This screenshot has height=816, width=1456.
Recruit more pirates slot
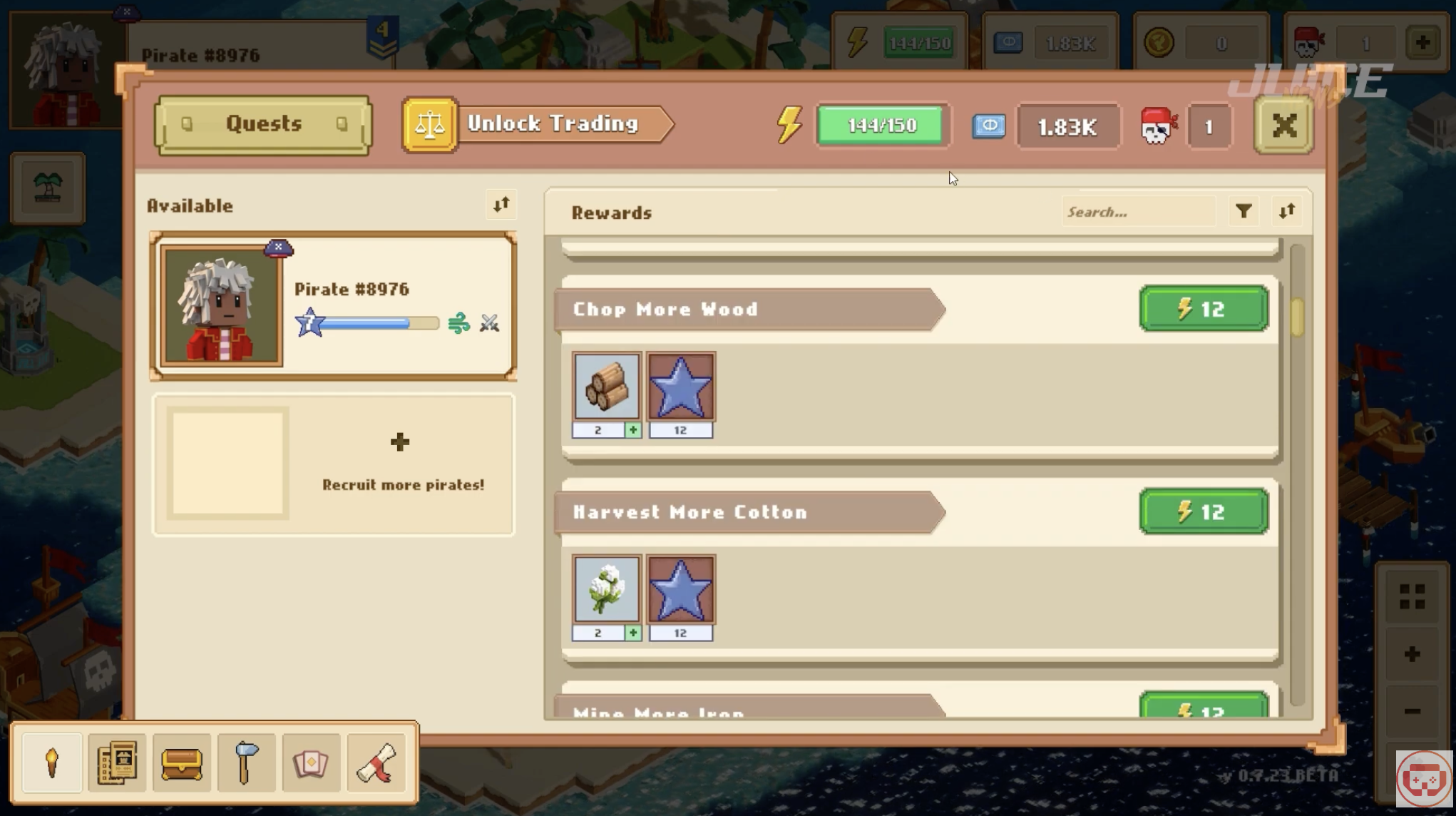[x=333, y=464]
